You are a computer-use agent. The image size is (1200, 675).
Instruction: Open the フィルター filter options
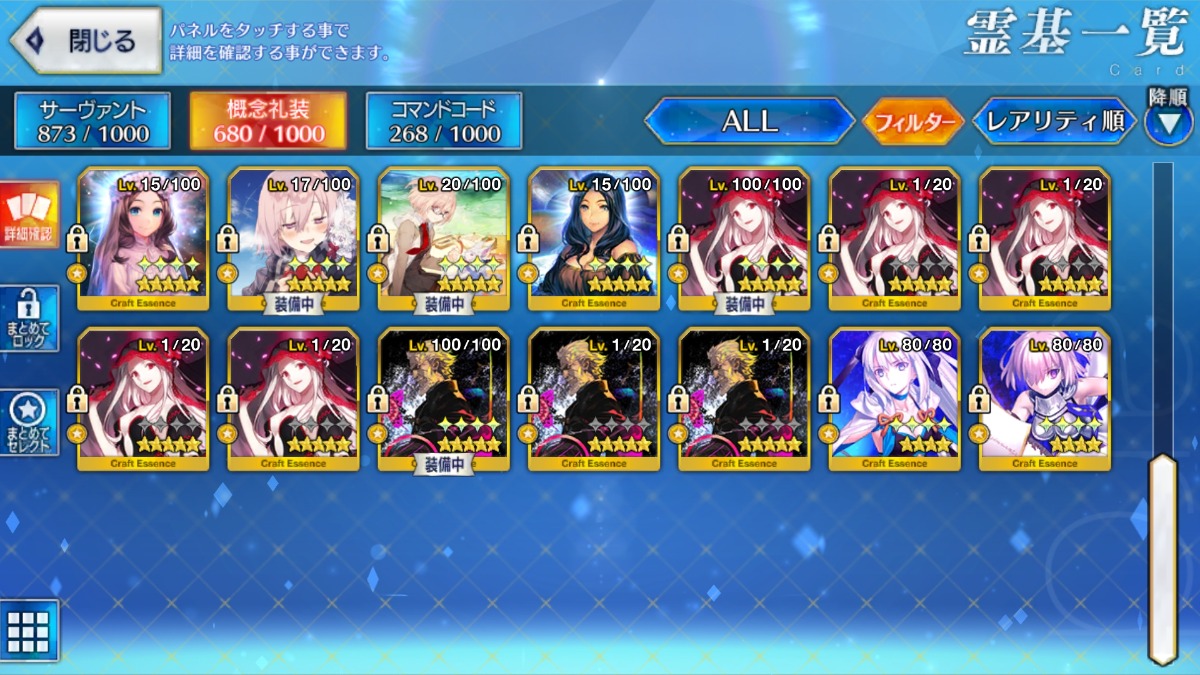(912, 122)
